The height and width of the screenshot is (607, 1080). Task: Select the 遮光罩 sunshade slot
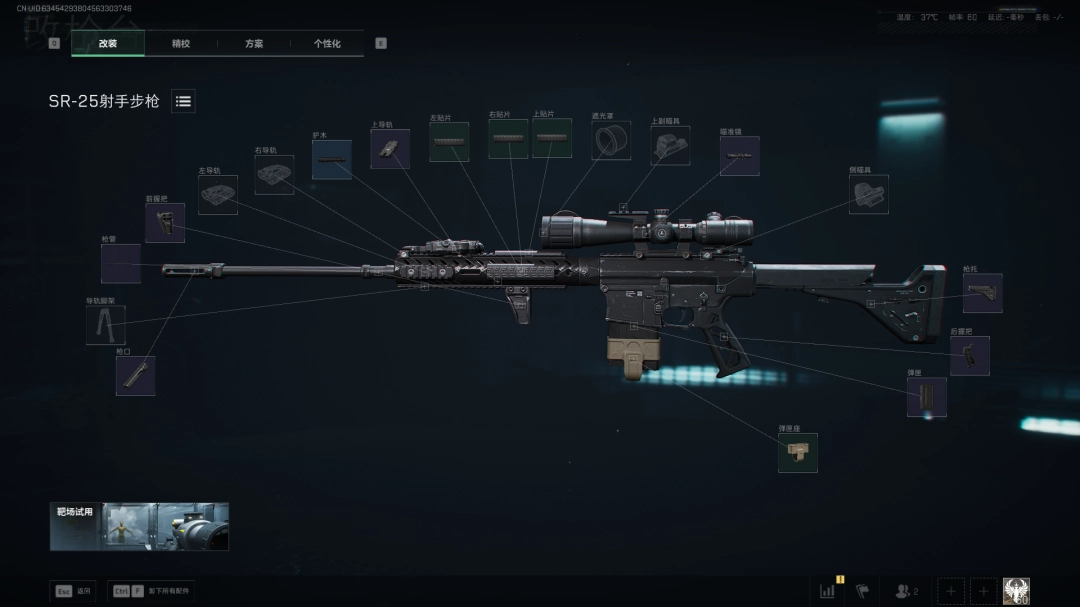610,141
